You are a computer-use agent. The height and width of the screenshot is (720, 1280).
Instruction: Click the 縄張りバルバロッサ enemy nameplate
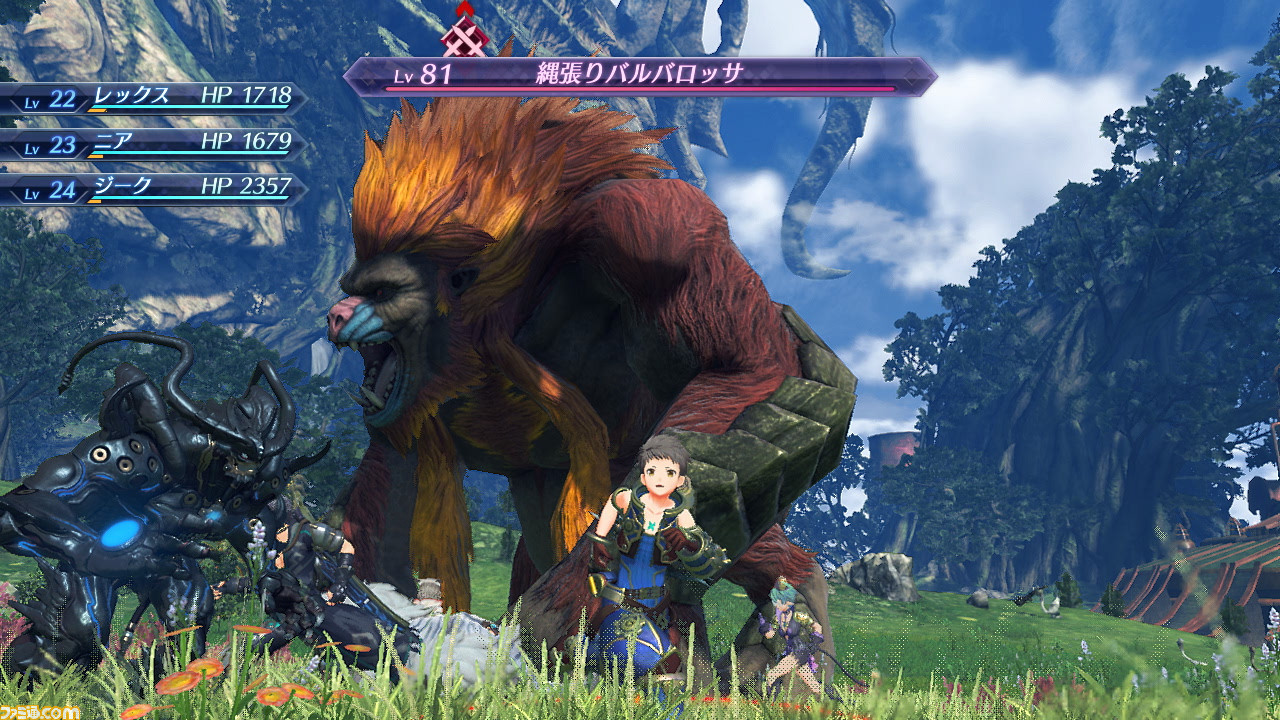(x=640, y=76)
